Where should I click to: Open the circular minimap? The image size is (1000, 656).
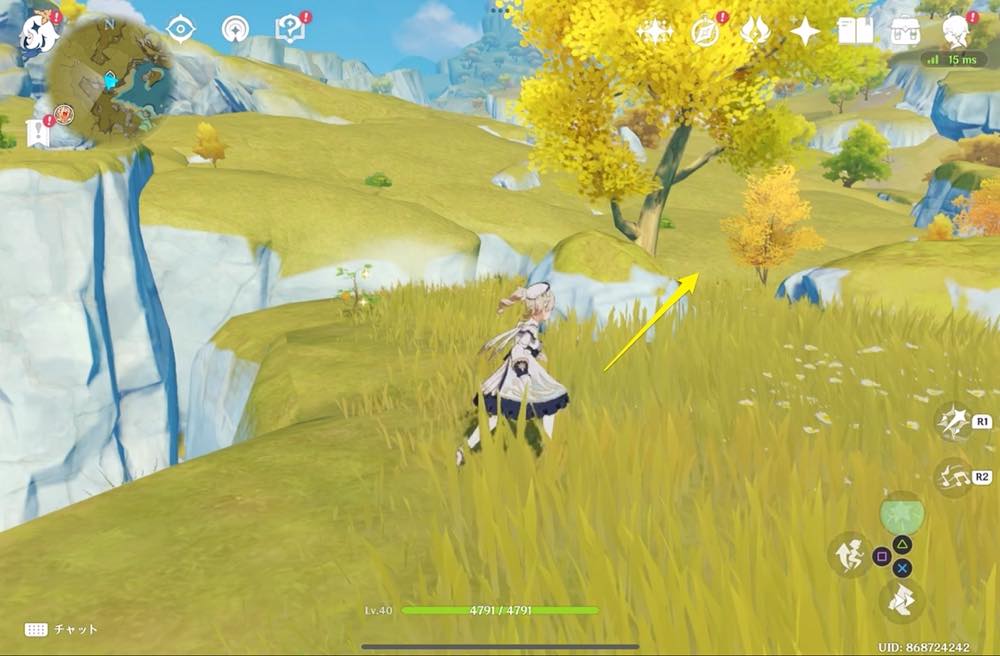point(108,78)
